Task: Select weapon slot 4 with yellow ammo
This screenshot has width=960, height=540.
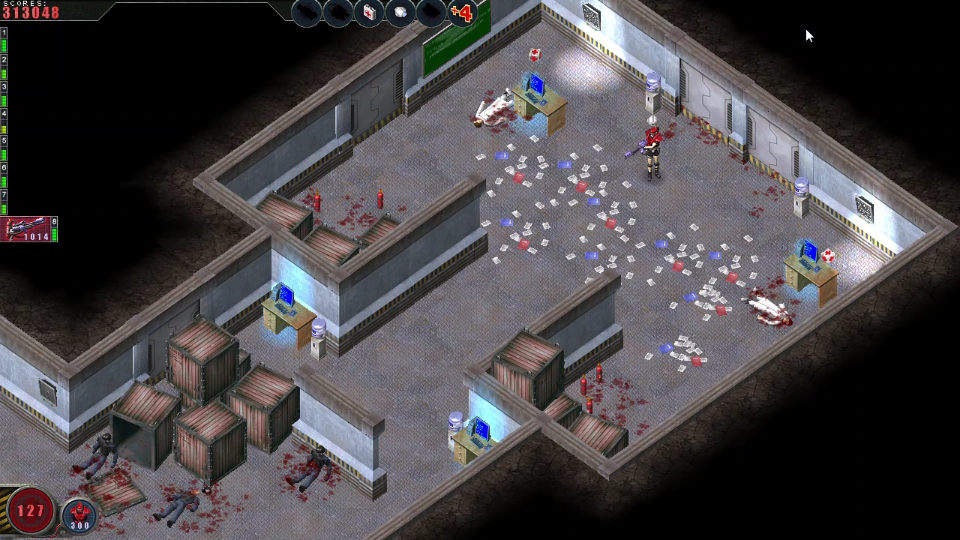Action: pyautogui.click(x=4, y=120)
